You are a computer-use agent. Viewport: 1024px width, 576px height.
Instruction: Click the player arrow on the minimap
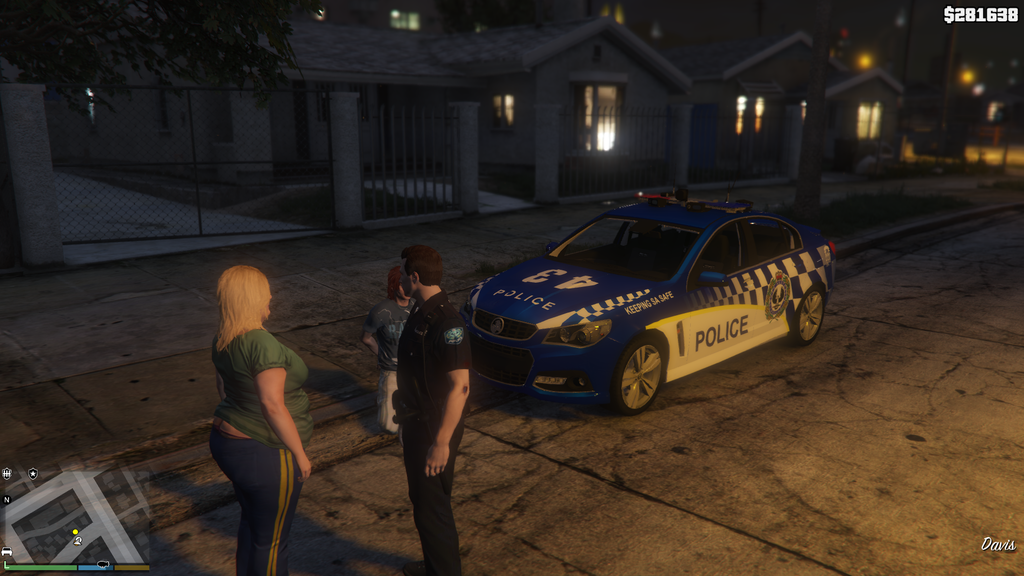78,541
